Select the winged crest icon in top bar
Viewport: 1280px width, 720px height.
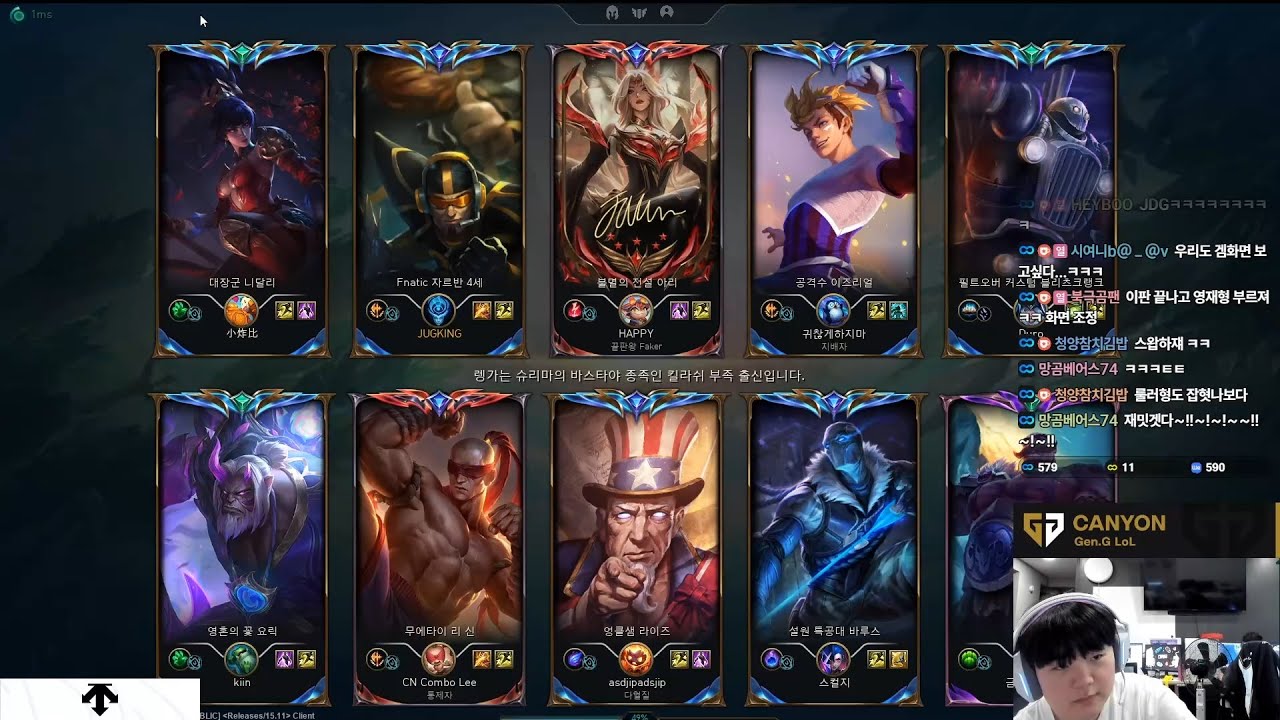click(639, 13)
